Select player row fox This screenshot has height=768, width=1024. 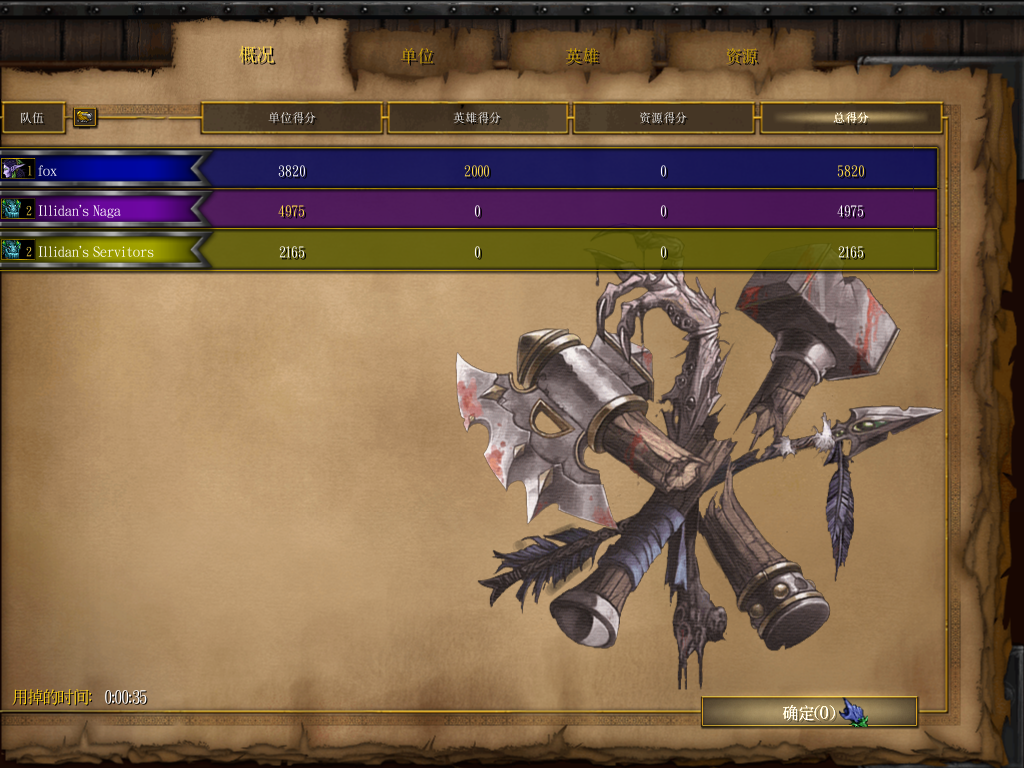point(100,171)
